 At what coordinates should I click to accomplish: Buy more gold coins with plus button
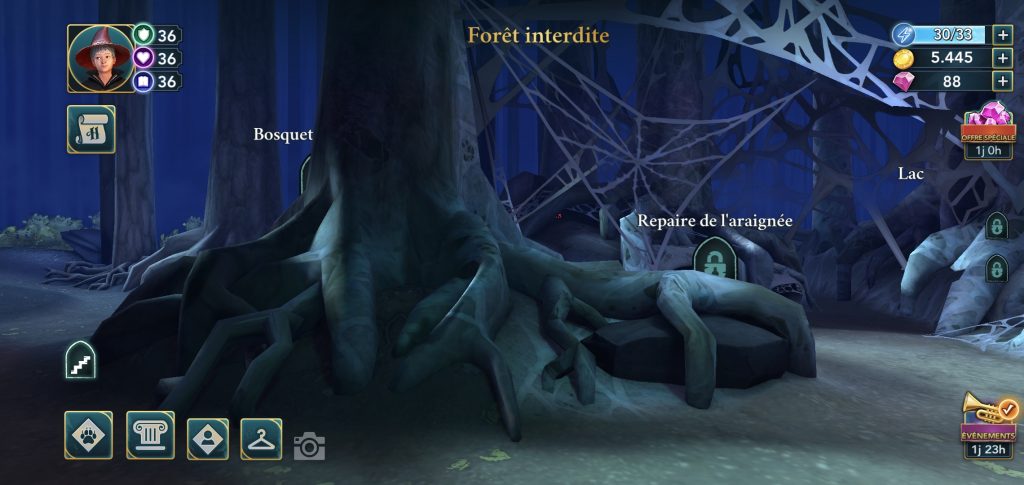1002,58
